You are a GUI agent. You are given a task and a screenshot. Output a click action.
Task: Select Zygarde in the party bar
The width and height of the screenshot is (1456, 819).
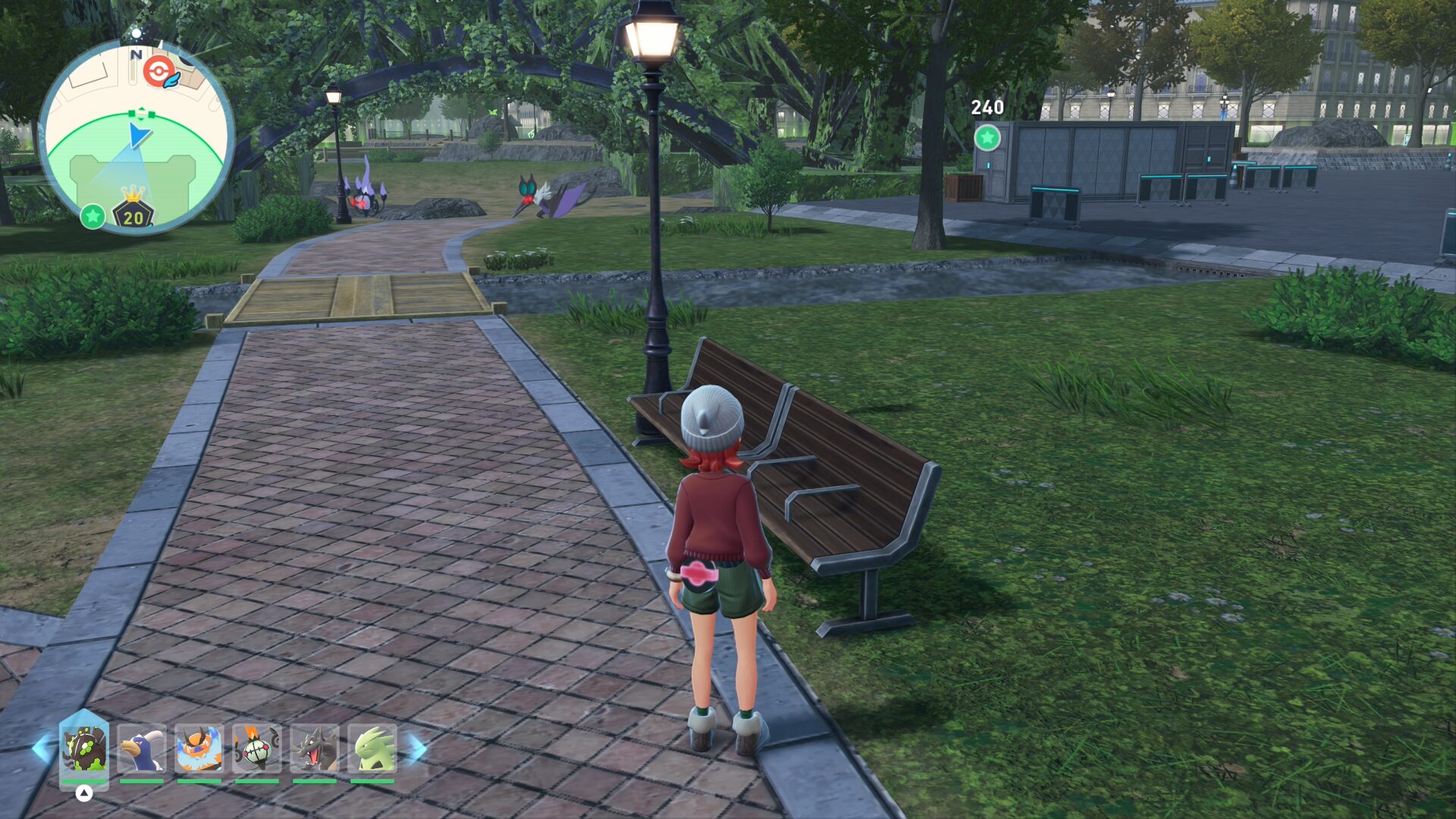[84, 748]
